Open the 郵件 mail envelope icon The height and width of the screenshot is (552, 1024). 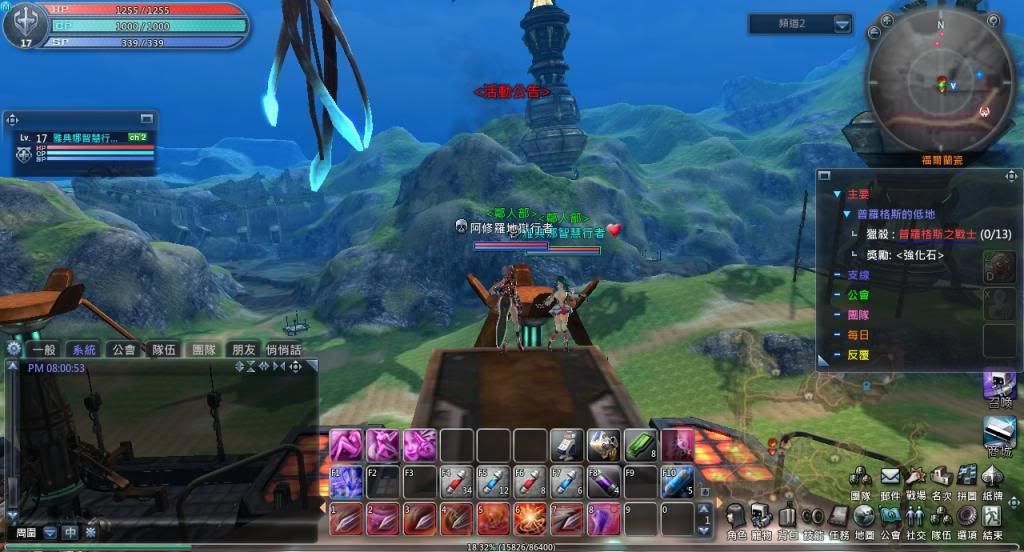tap(889, 477)
